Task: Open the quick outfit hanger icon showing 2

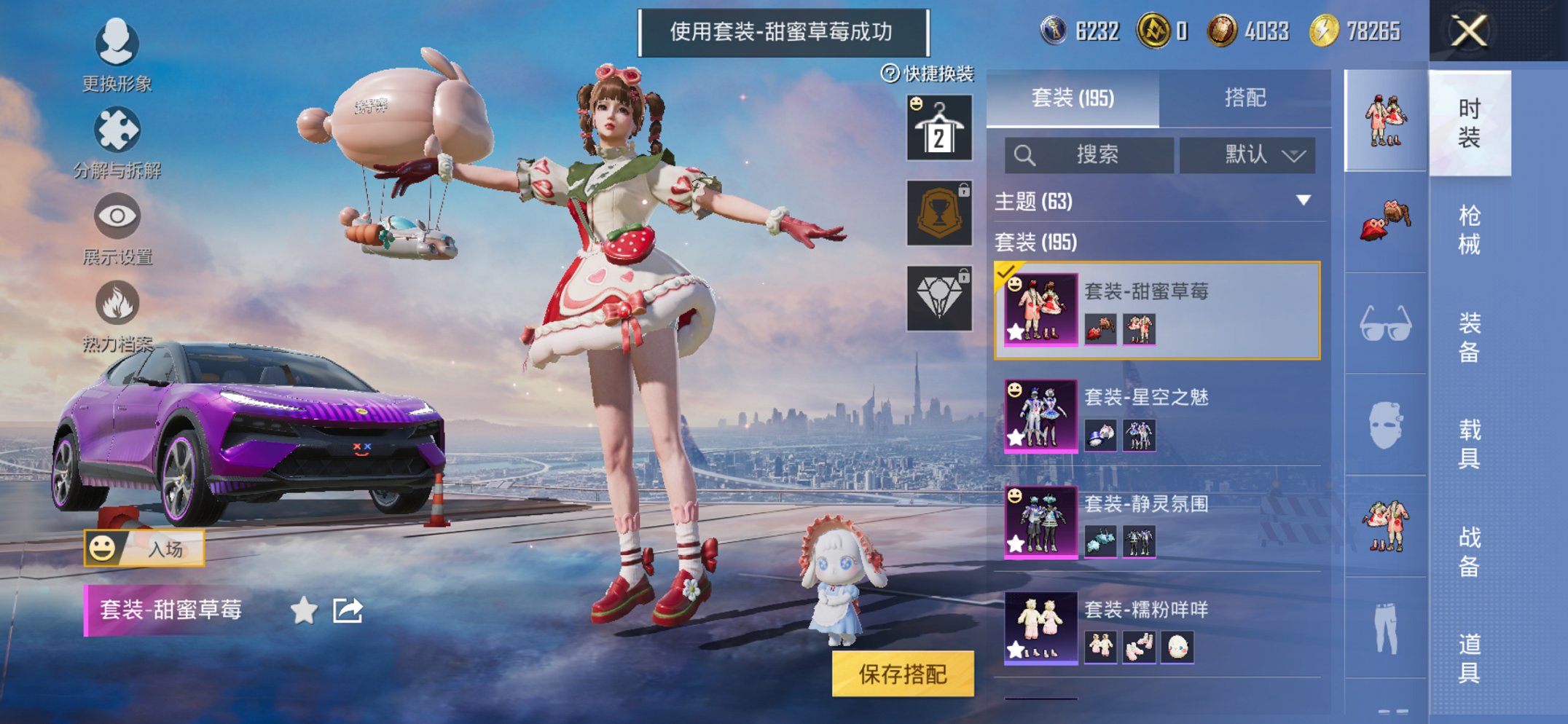Action: pyautogui.click(x=938, y=129)
